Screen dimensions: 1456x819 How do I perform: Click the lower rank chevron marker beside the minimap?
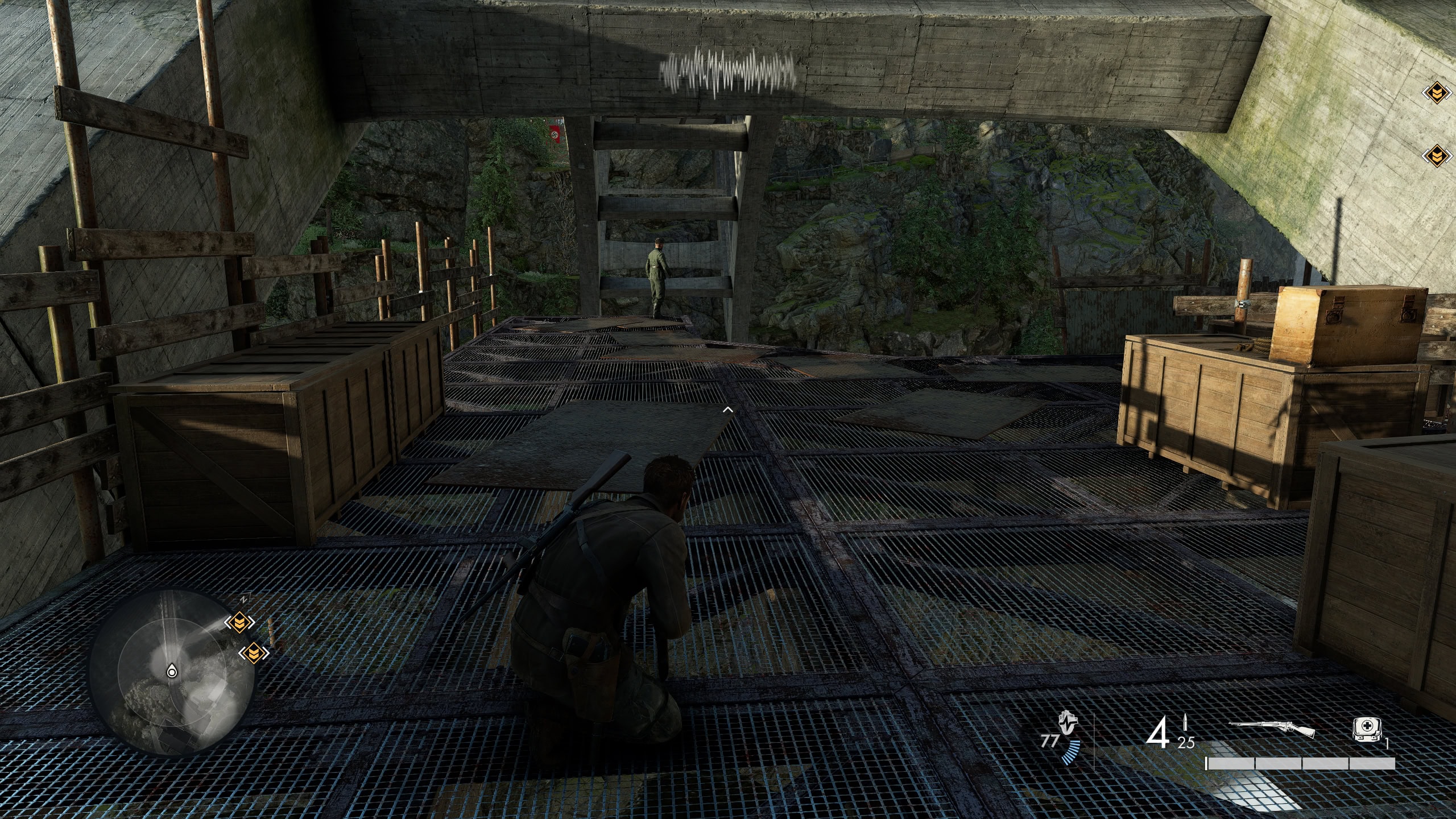click(x=254, y=653)
